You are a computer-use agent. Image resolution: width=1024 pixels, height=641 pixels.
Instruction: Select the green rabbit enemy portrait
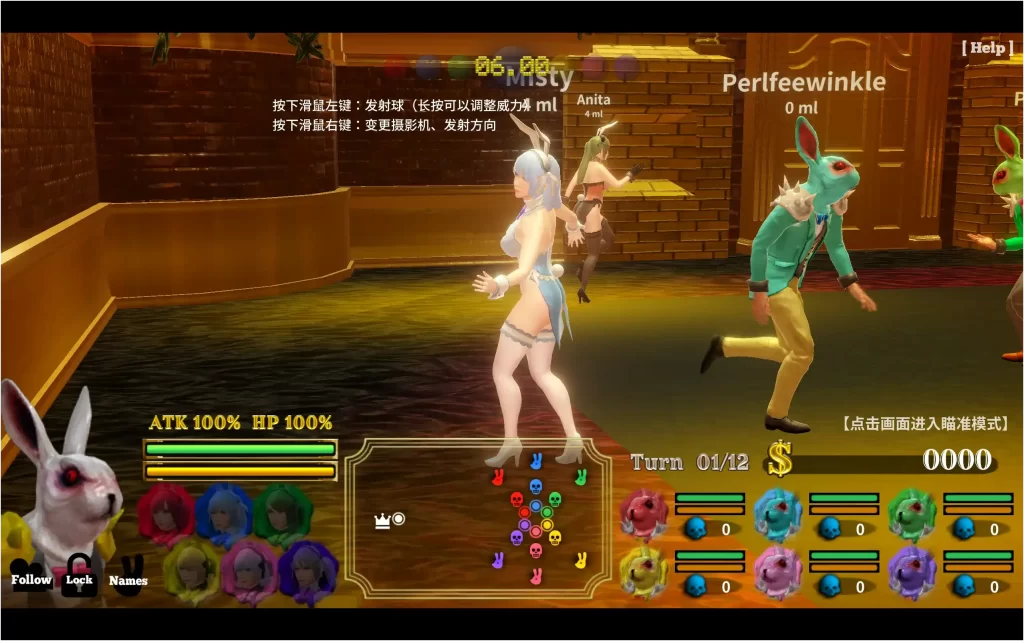coord(912,514)
